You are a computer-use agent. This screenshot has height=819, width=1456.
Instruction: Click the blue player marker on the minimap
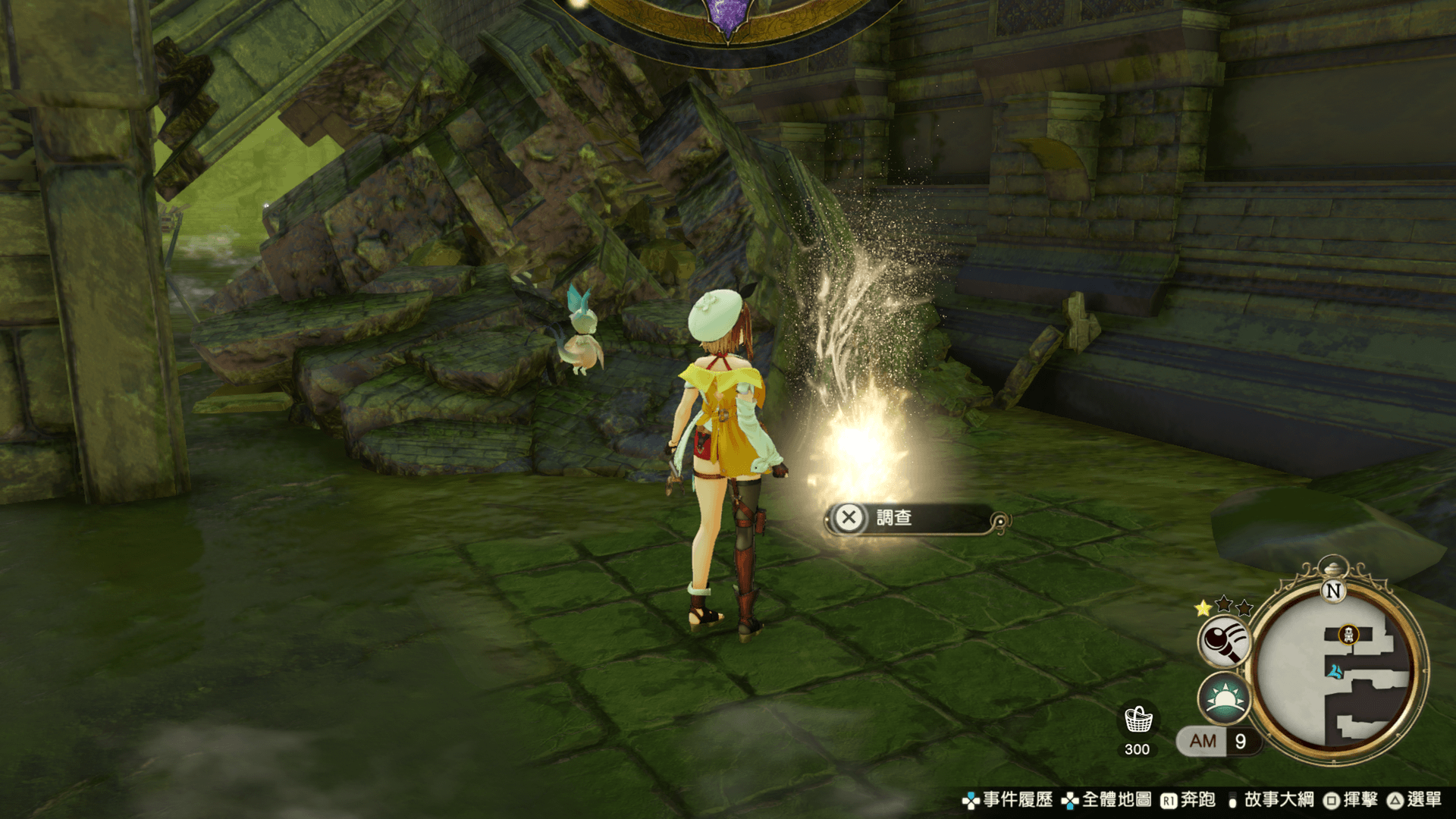[x=1335, y=671]
